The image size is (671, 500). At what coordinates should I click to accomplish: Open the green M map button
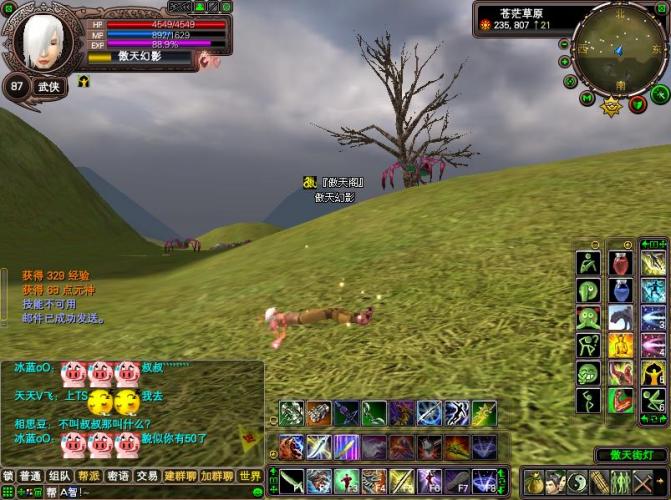[587, 98]
